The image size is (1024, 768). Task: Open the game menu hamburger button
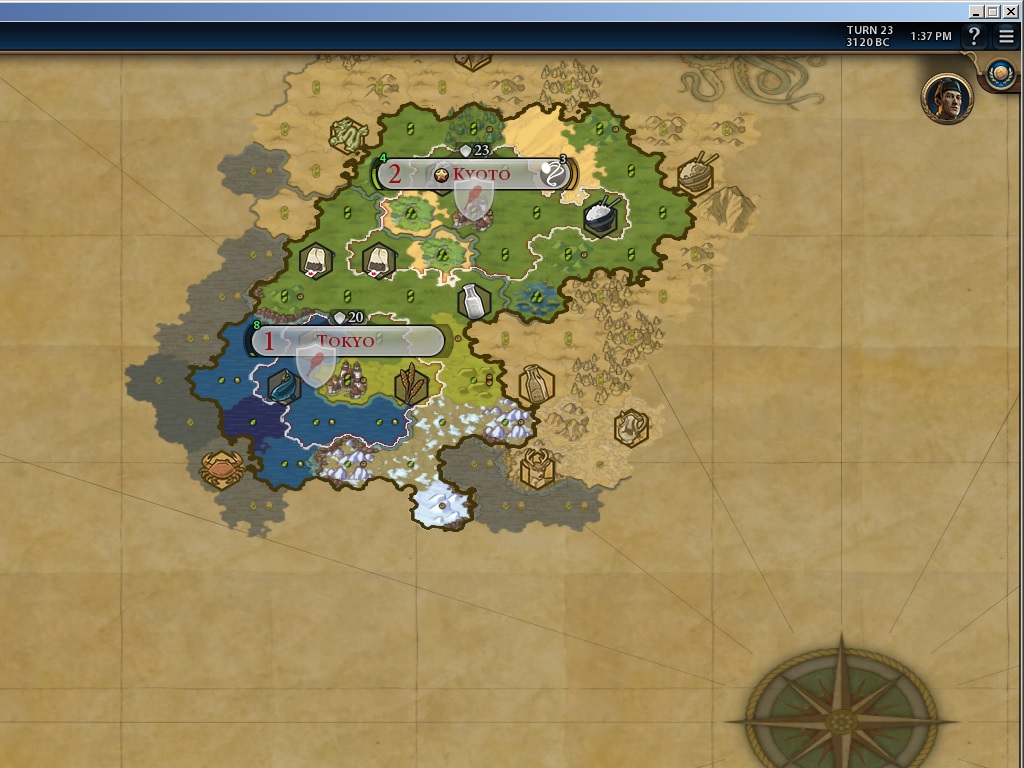pos(1006,37)
